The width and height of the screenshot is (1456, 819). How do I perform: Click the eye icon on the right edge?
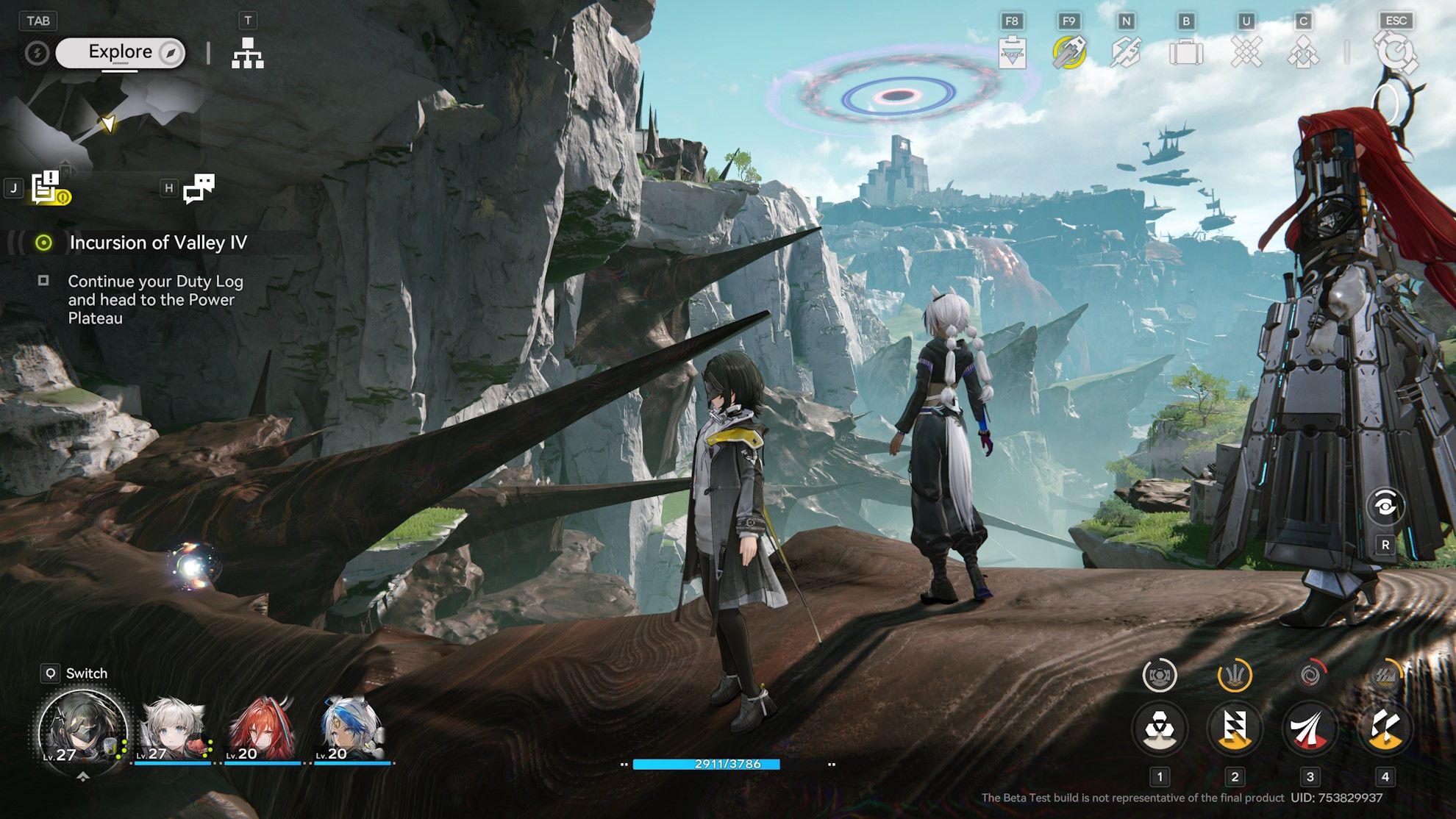1385,506
